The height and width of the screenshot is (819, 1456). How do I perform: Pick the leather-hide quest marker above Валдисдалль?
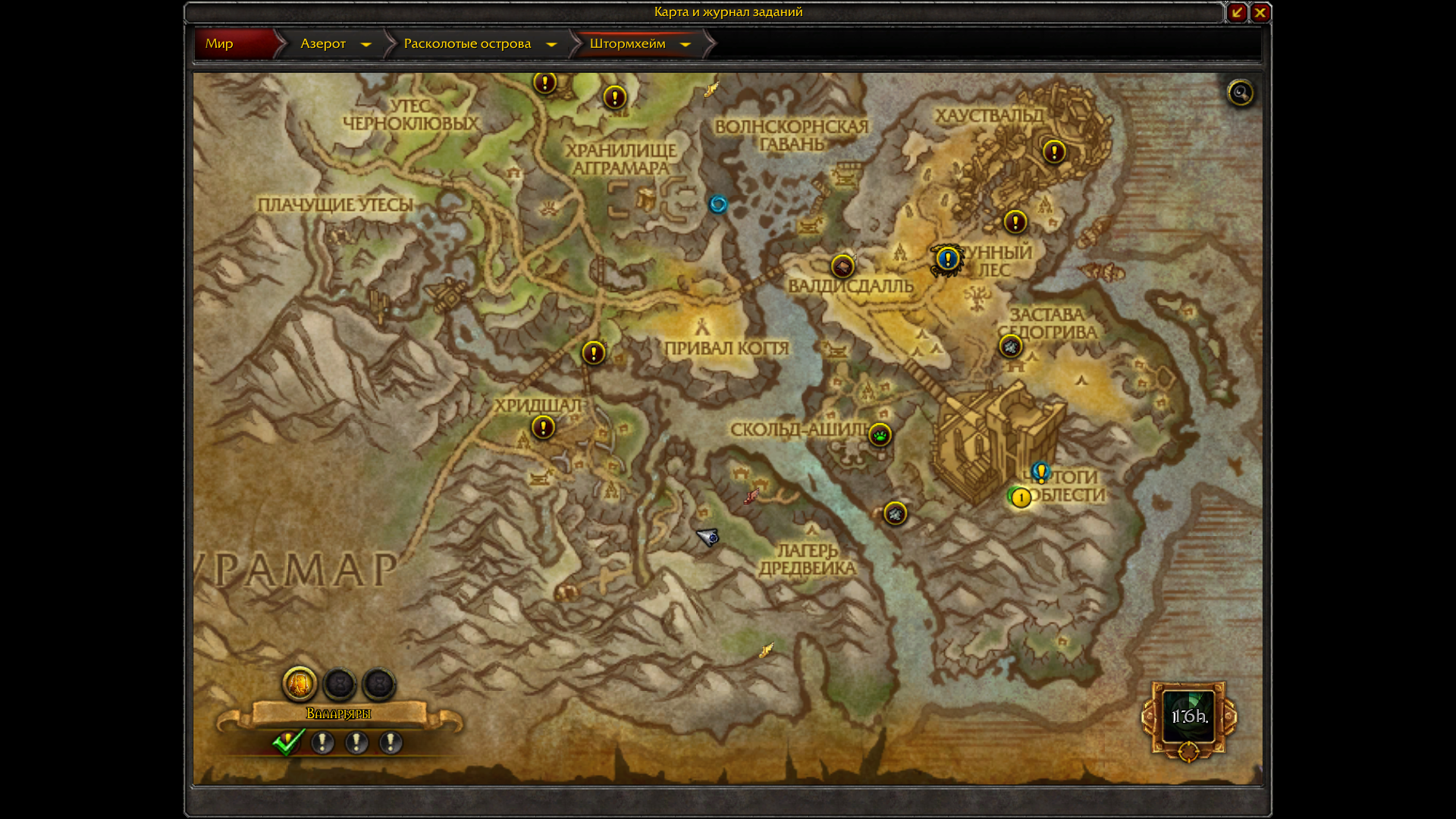(x=843, y=266)
